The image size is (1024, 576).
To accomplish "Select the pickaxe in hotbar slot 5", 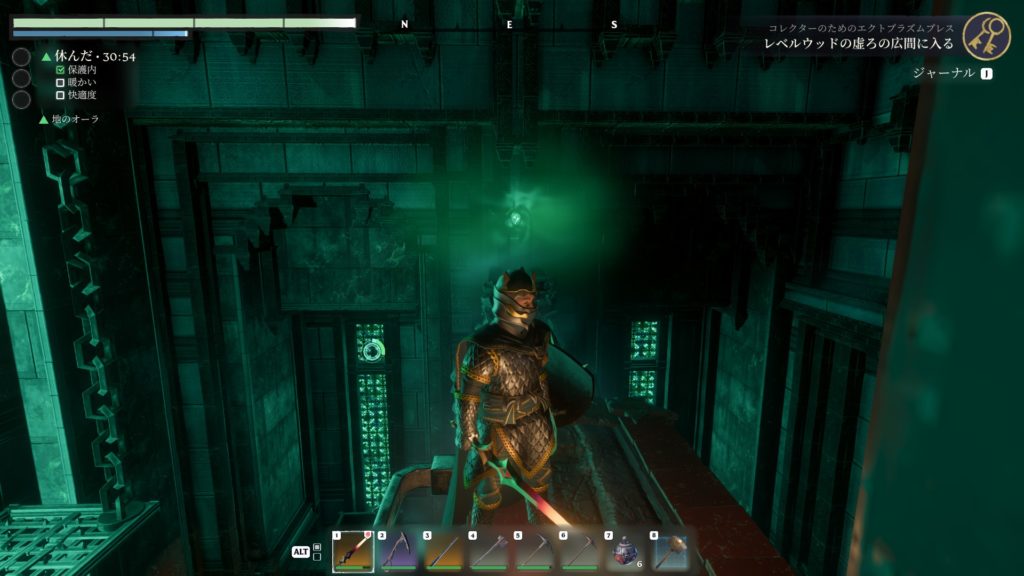I will pyautogui.click(x=534, y=552).
